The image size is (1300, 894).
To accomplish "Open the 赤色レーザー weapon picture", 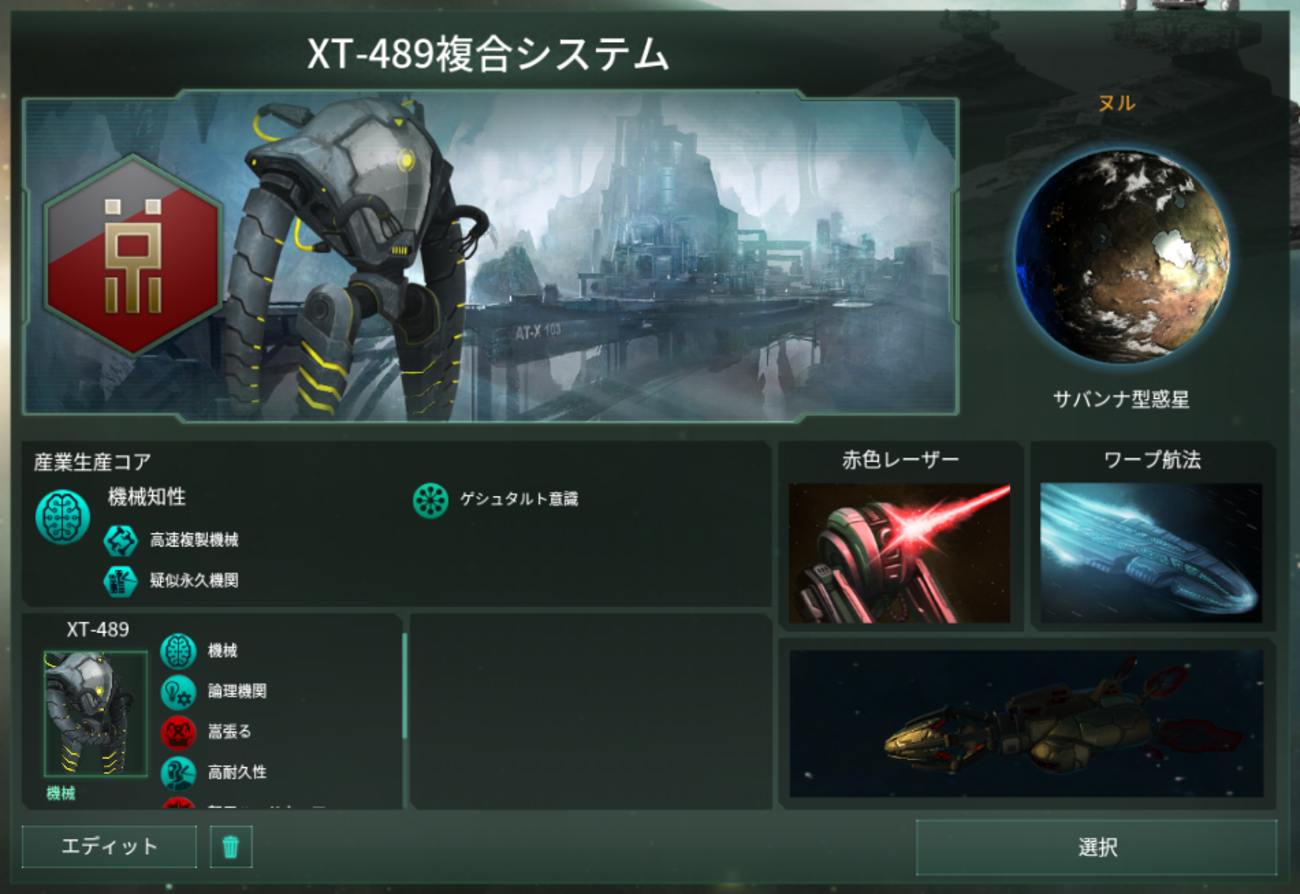I will point(899,553).
